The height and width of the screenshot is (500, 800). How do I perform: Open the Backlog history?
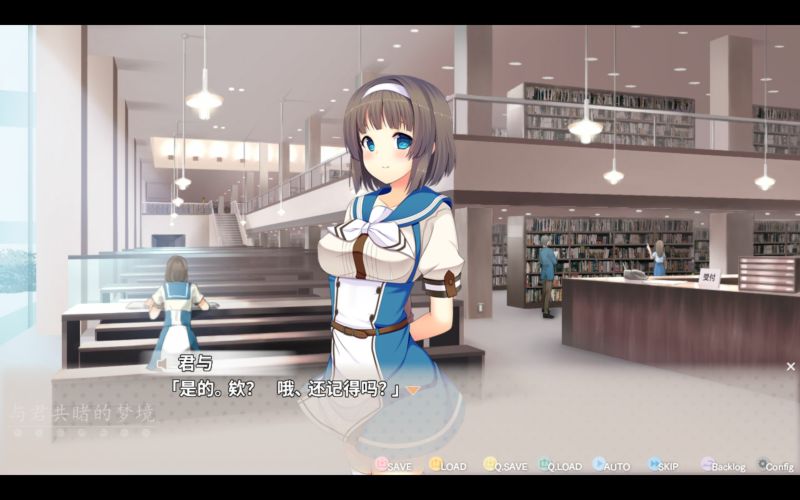click(722, 465)
